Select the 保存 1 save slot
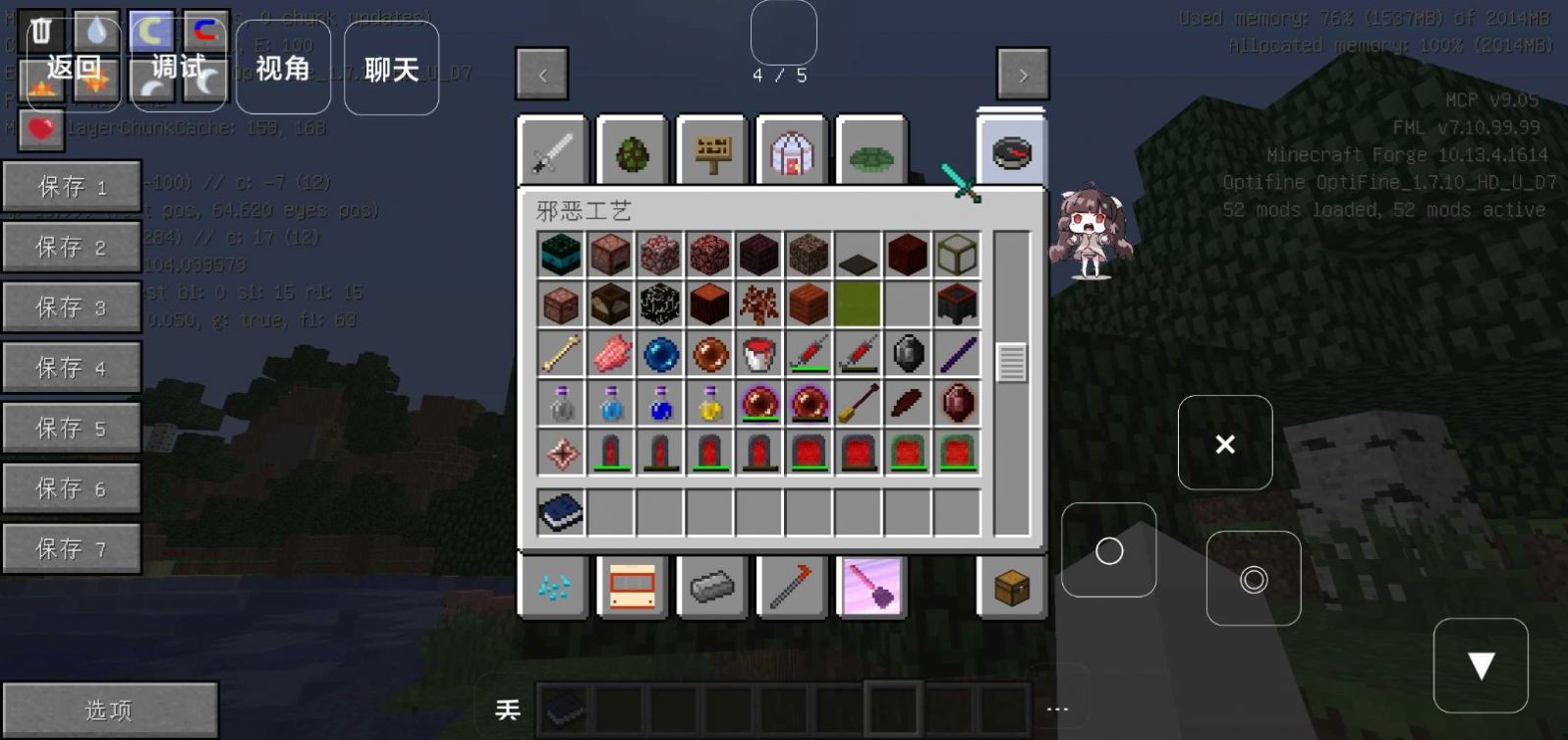Viewport: 1568px width, 740px height. pyautogui.click(x=72, y=187)
